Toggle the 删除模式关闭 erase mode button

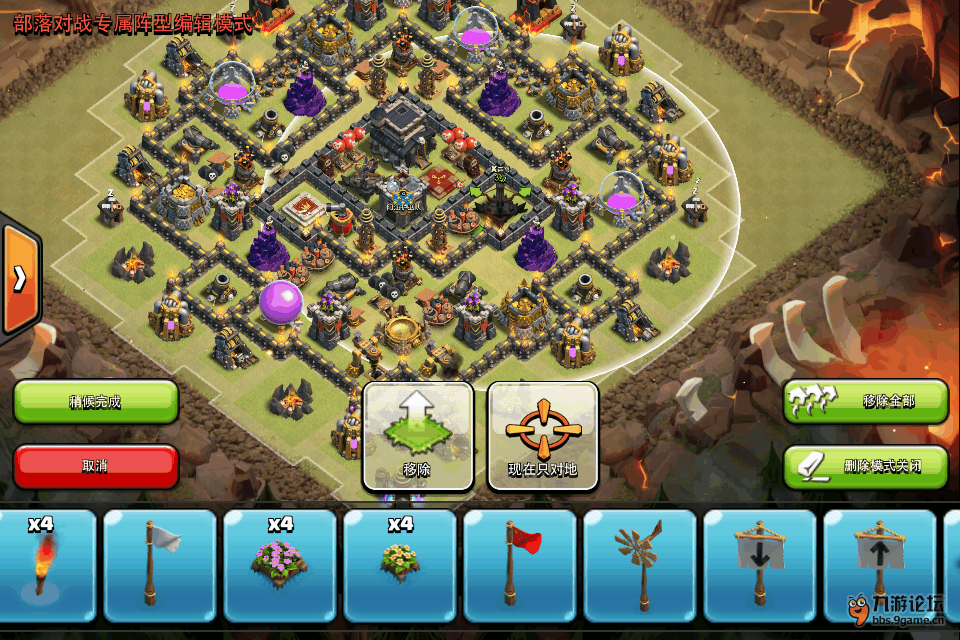(866, 466)
